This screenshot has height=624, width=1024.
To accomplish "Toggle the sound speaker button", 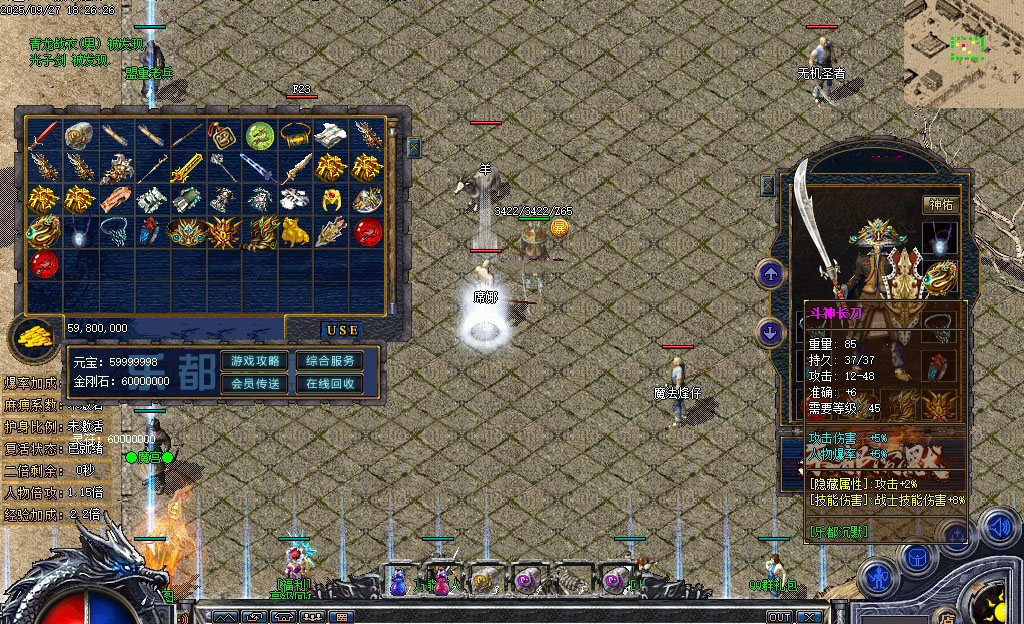I will coord(999,527).
